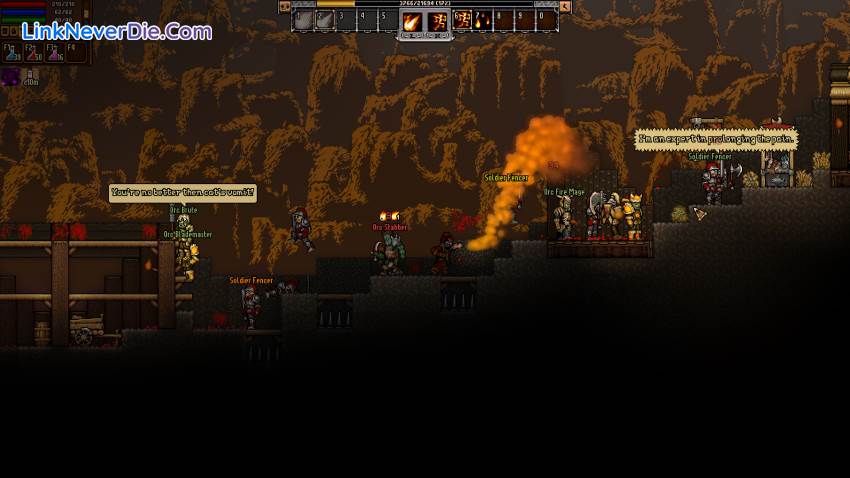Viewport: 850px width, 478px height.
Task: Use hotbar slot 1 item
Action: (x=304, y=20)
